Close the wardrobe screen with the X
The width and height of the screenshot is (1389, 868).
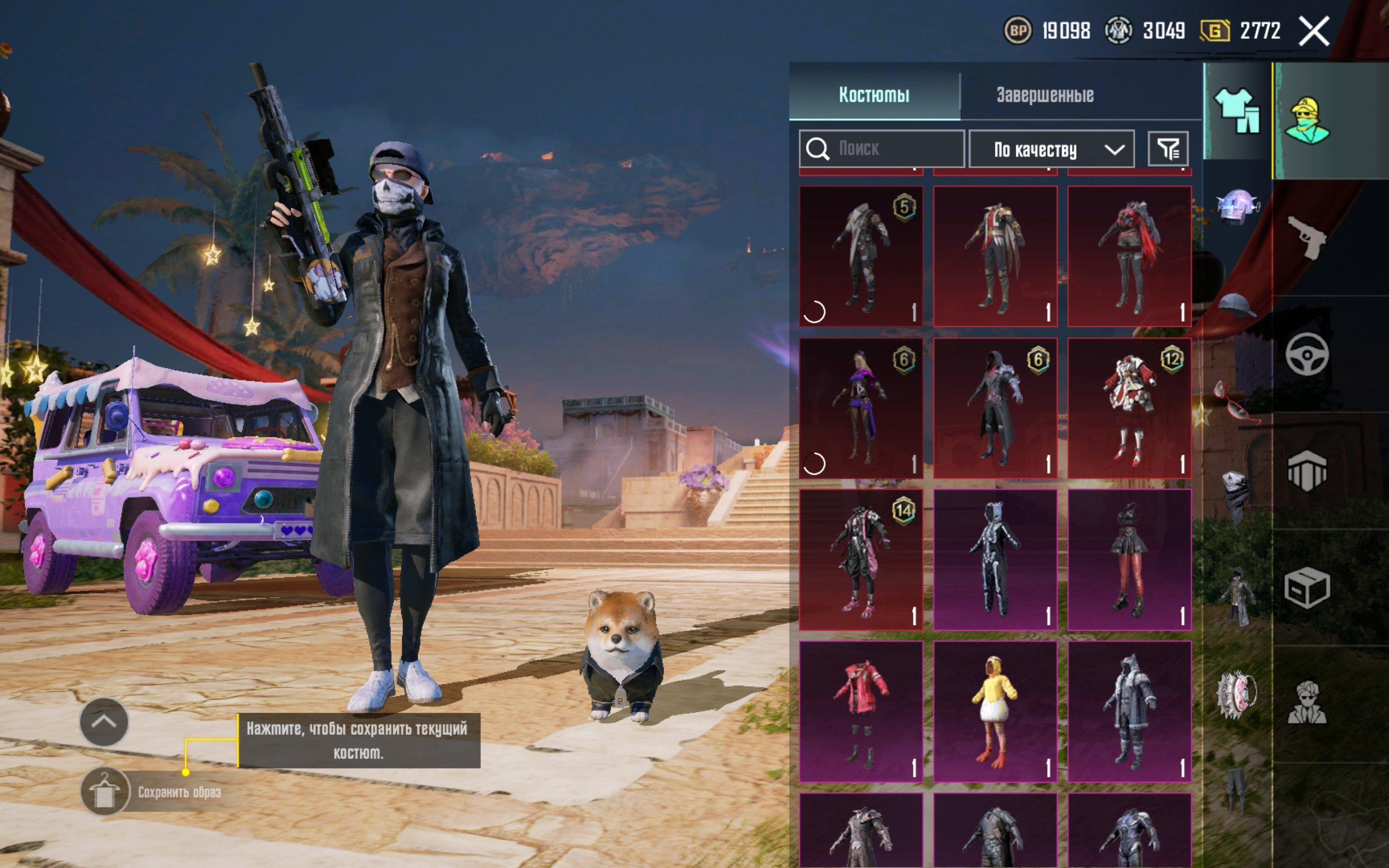click(x=1314, y=31)
